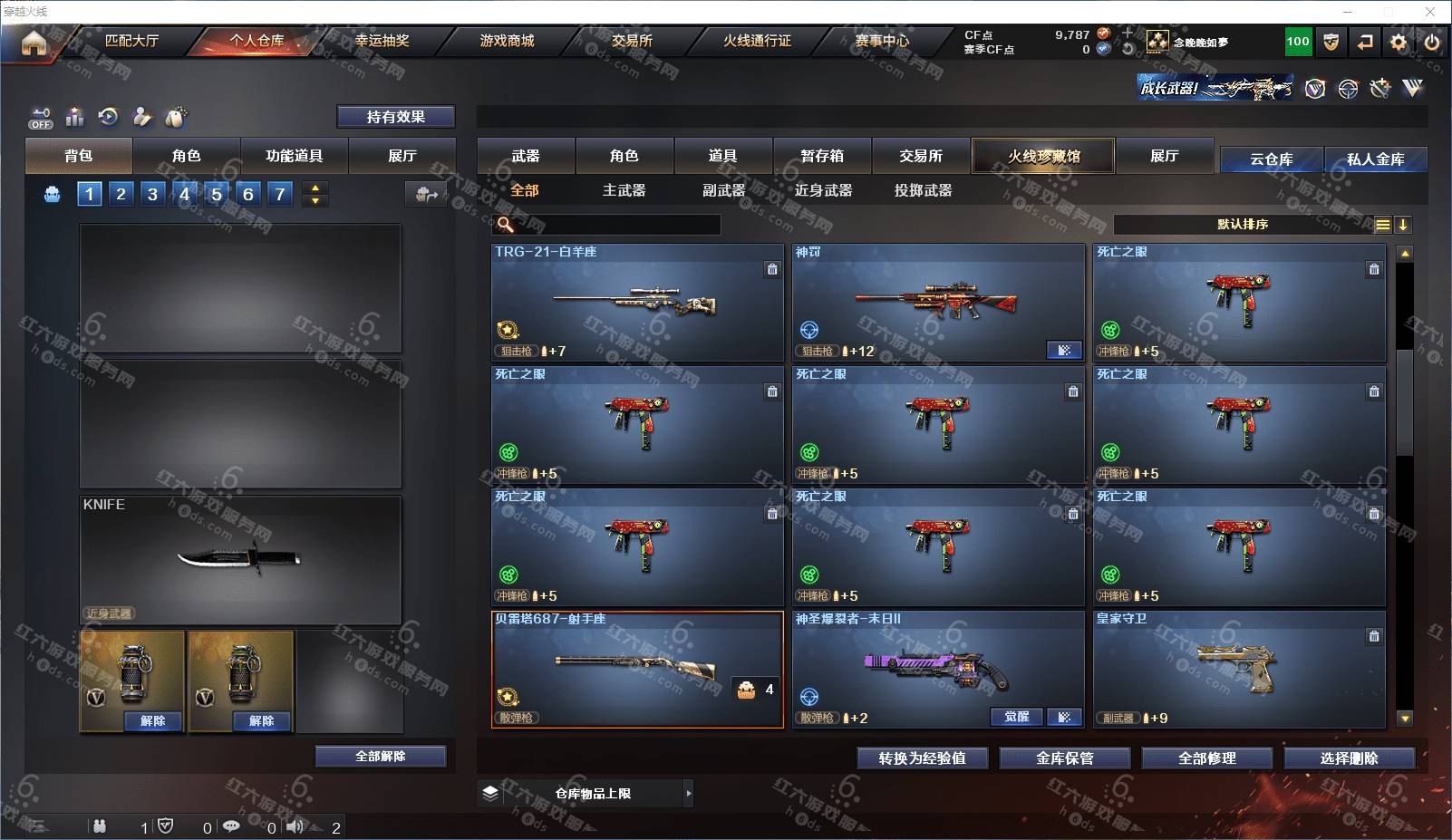The width and height of the screenshot is (1452, 840).
Task: Select 皇家守卫 golden pistol item
Action: [1239, 670]
